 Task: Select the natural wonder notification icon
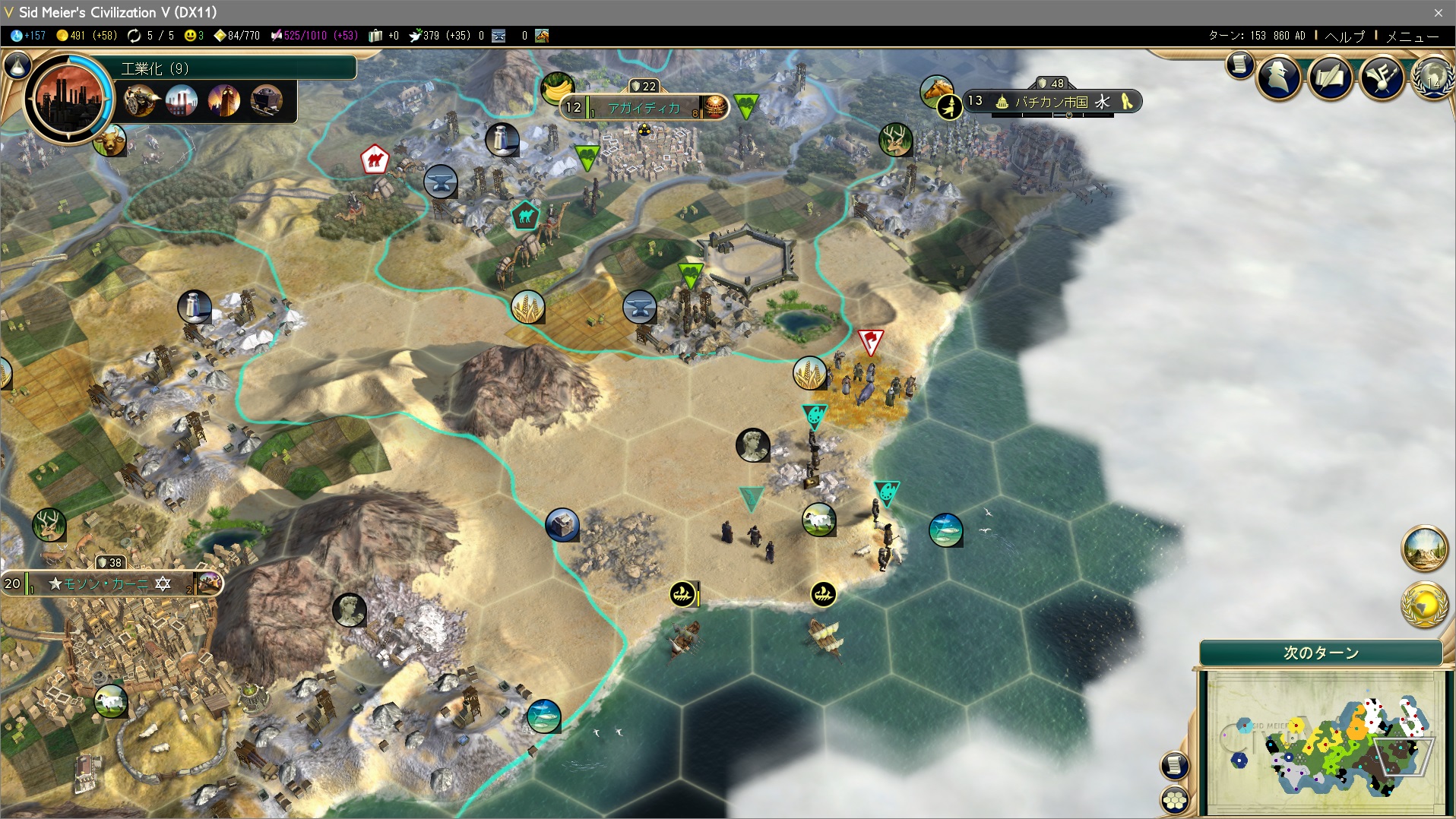(1423, 548)
